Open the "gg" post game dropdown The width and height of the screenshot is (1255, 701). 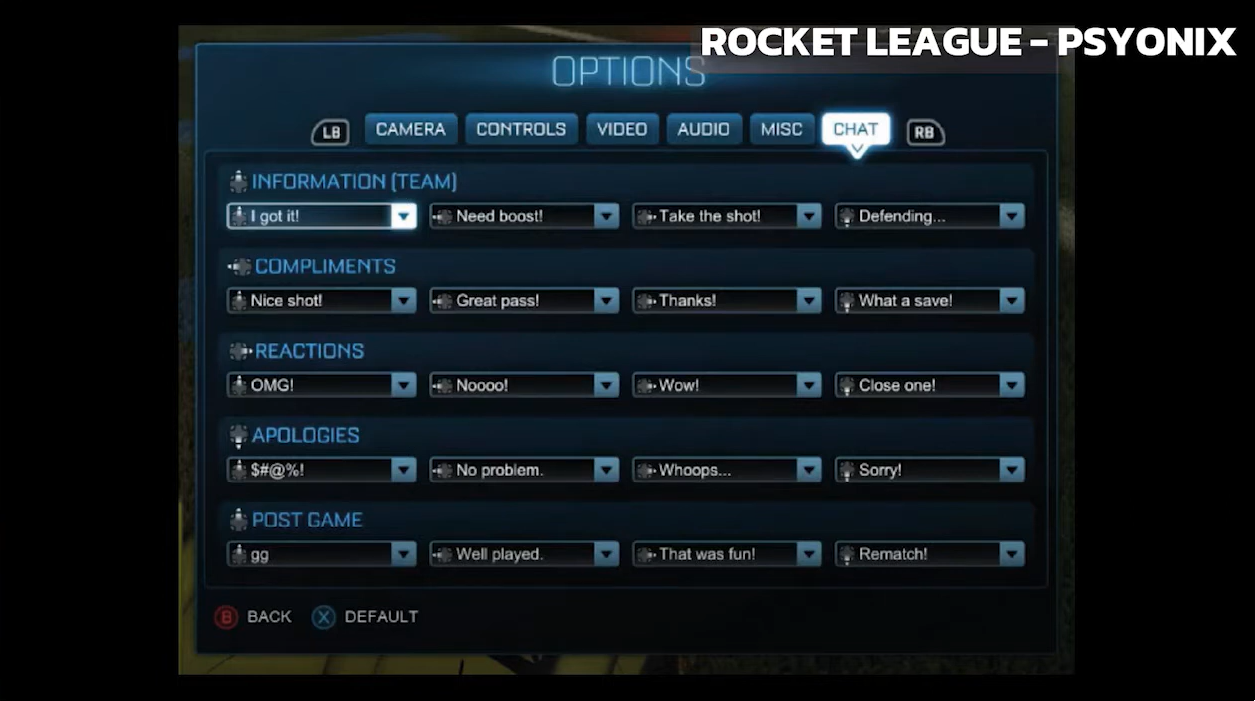[322, 554]
